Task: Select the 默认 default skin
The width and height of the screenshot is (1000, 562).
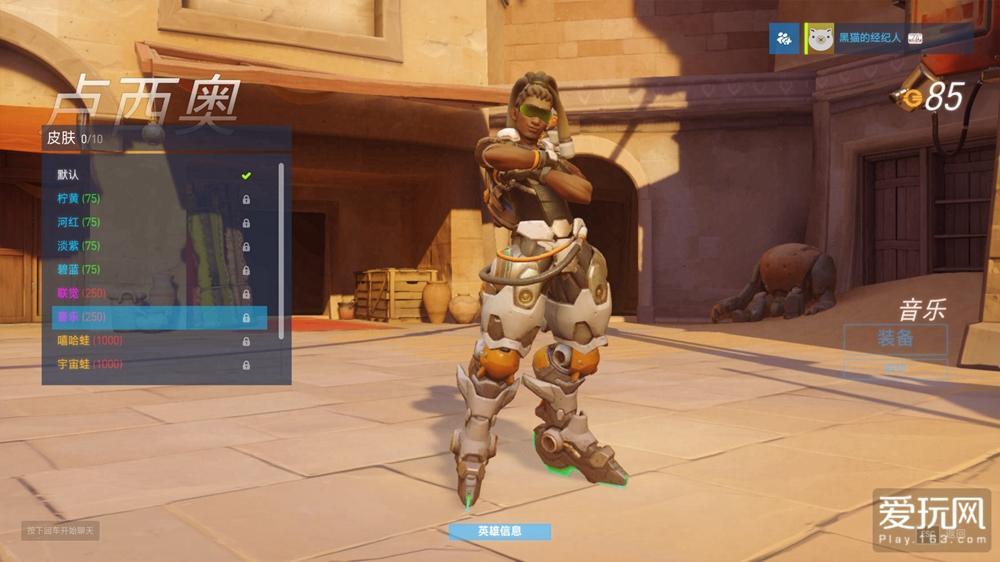Action: (152, 175)
